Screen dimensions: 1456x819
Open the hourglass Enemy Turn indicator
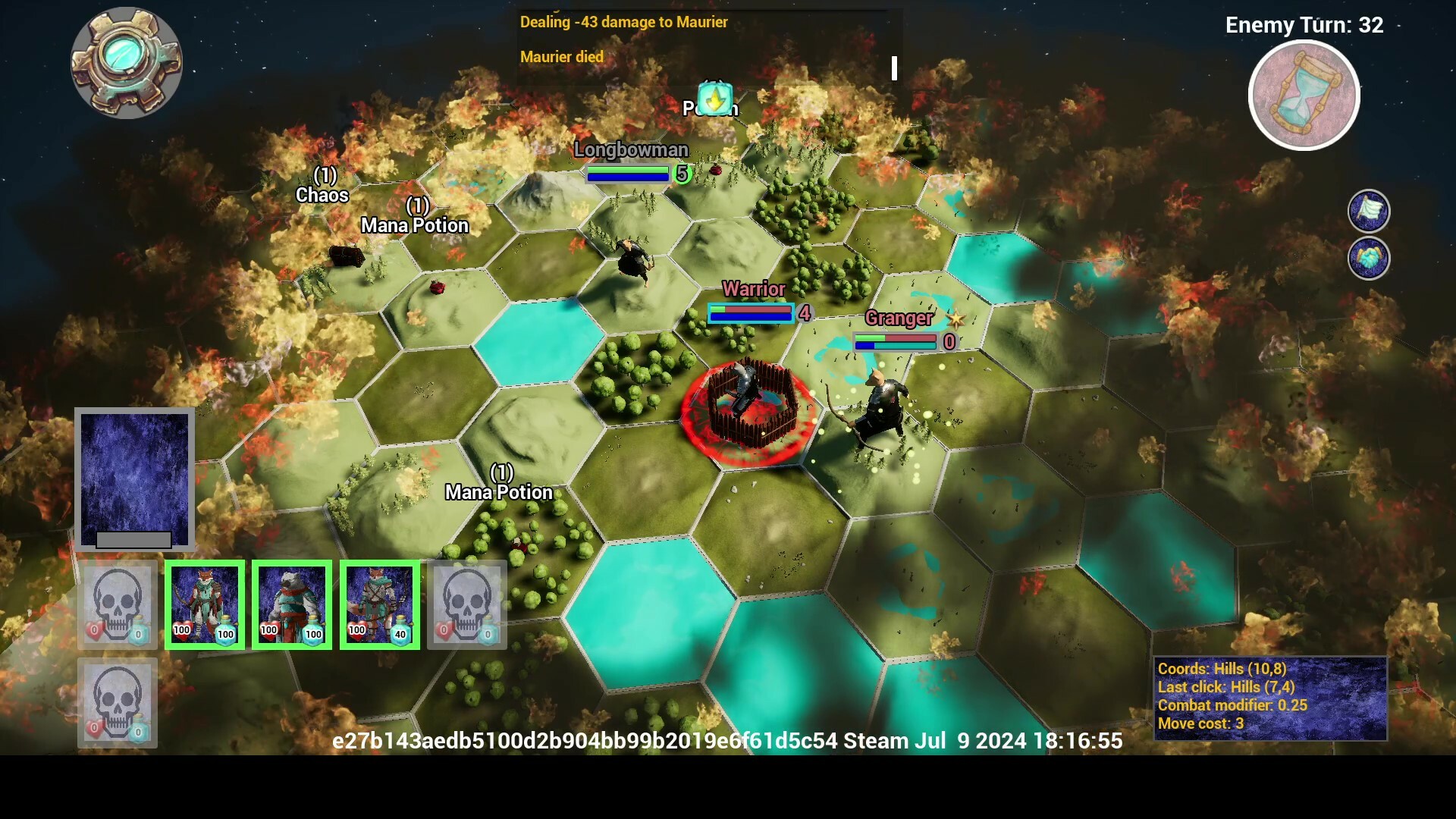pos(1304,94)
